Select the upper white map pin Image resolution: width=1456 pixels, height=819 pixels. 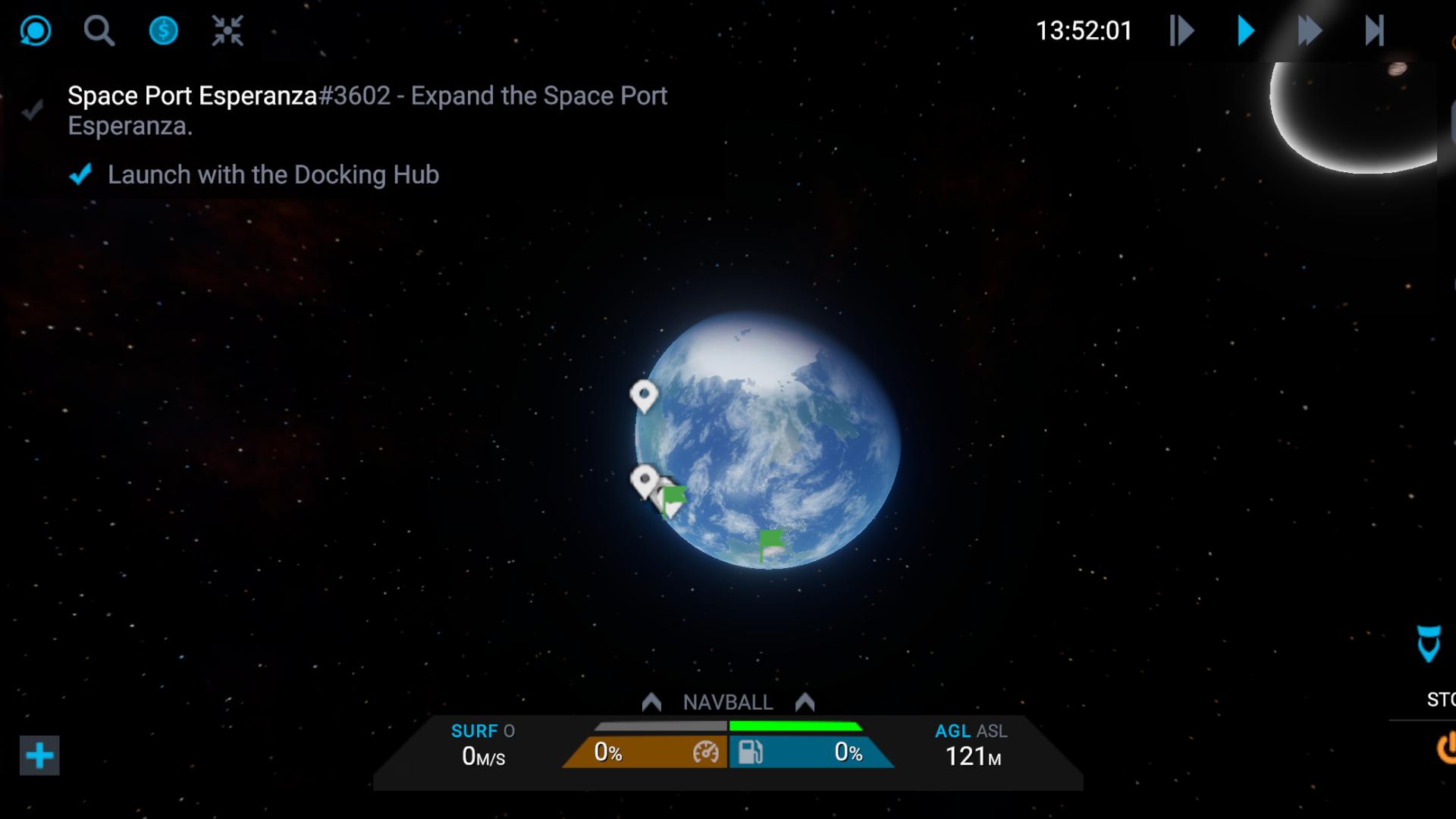pyautogui.click(x=644, y=395)
